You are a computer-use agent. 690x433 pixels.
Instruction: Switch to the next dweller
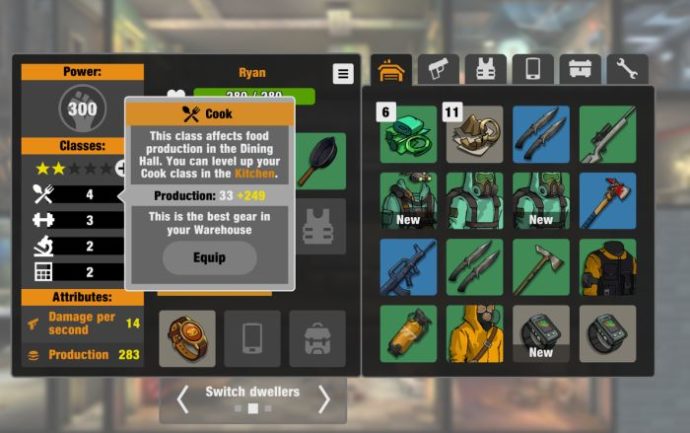(x=324, y=399)
